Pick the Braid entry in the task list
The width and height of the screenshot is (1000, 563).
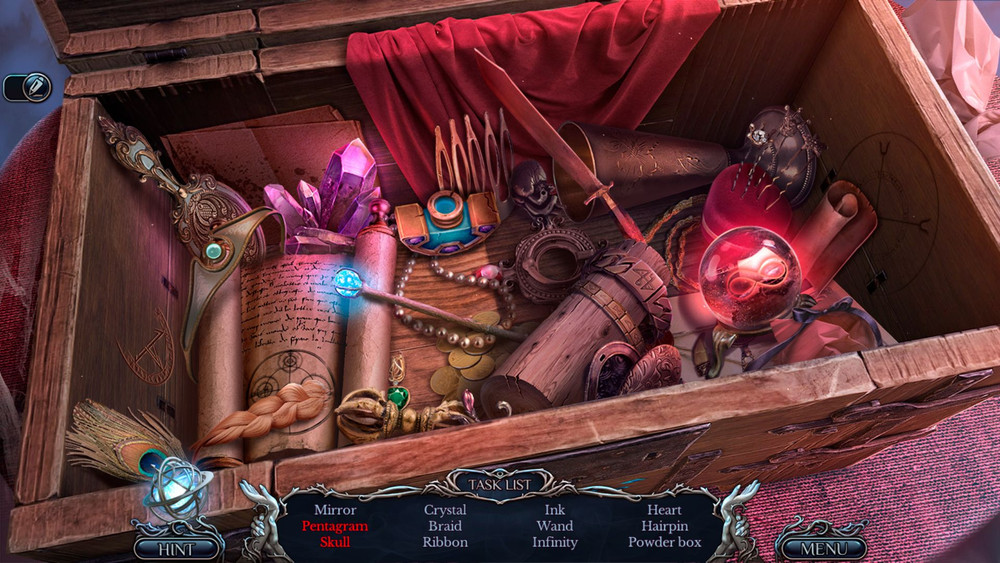point(445,526)
